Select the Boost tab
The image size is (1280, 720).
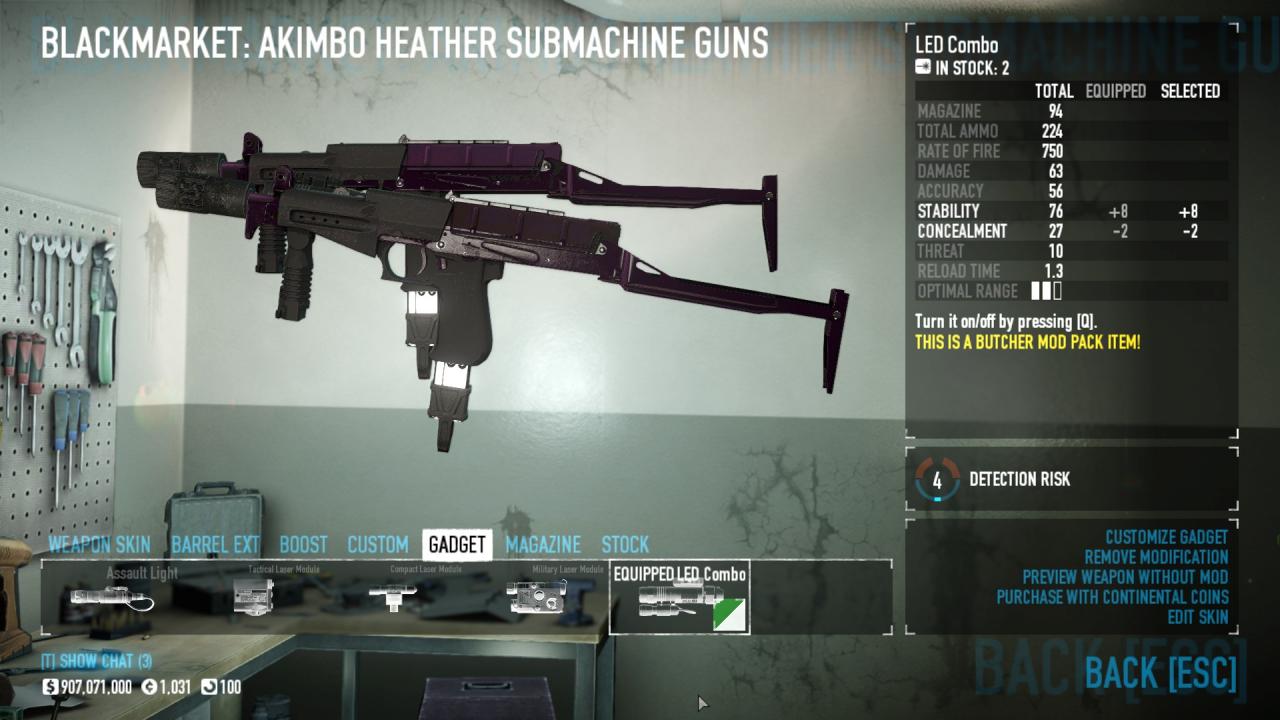click(303, 545)
